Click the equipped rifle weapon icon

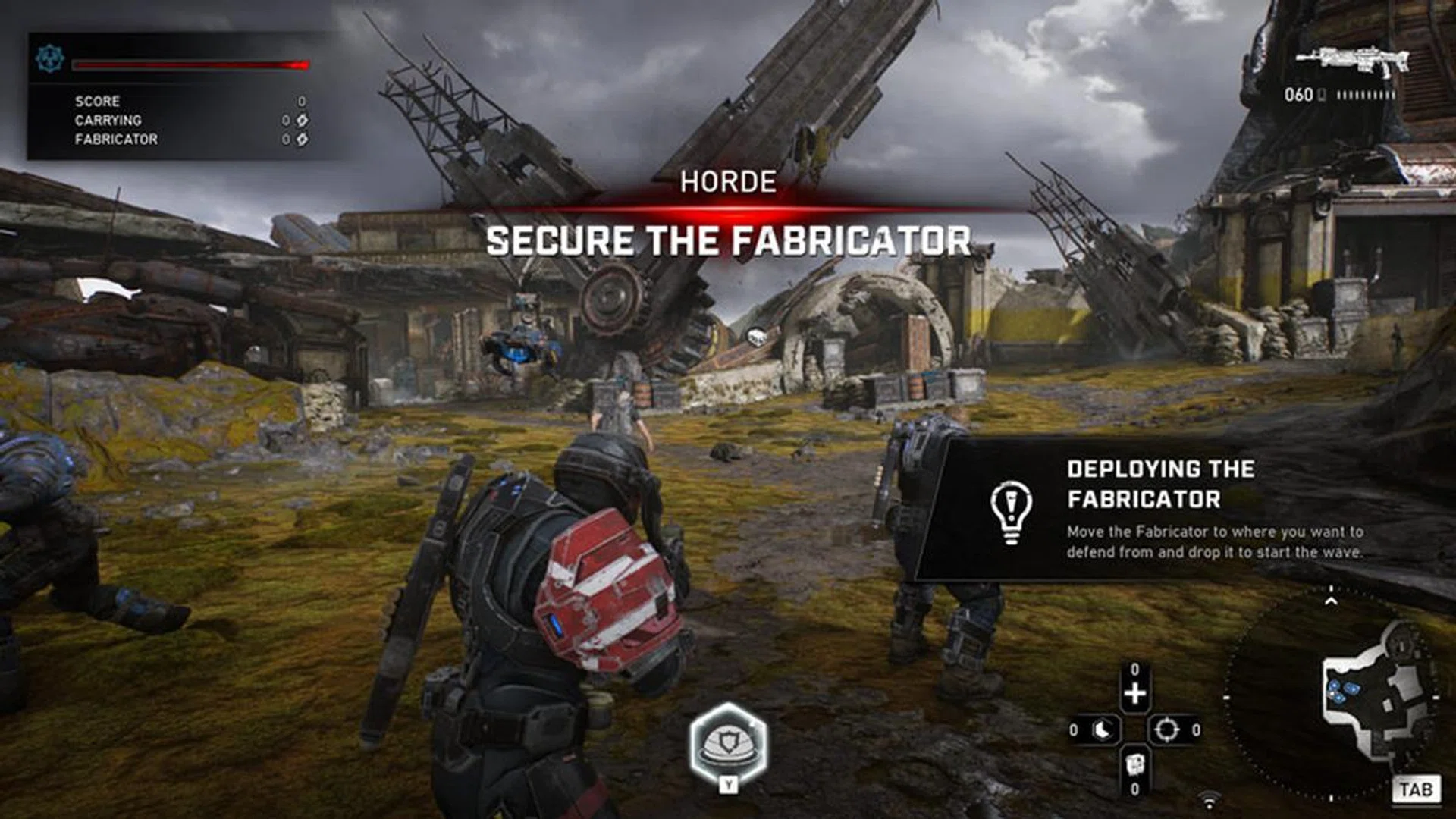(x=1352, y=60)
